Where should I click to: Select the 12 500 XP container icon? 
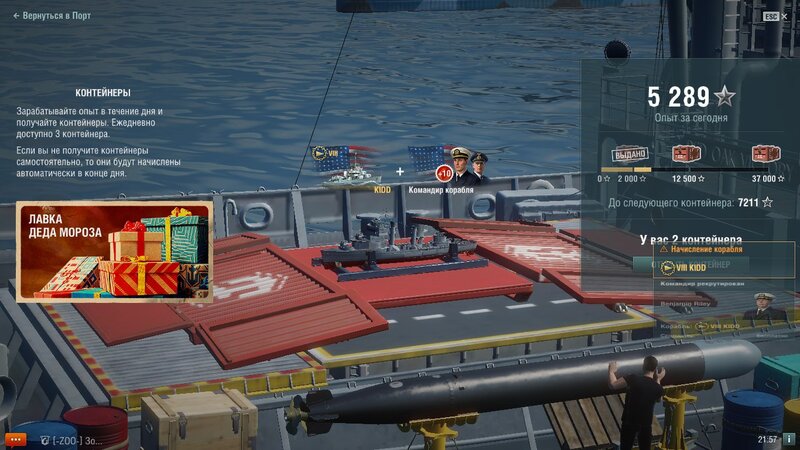(x=686, y=154)
